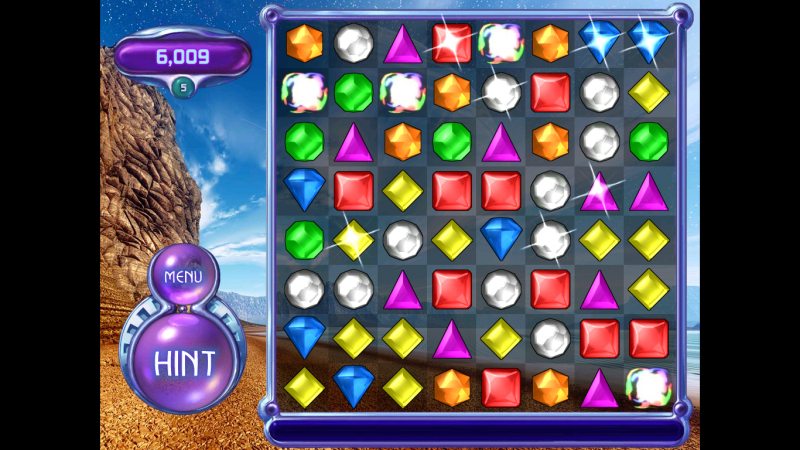Select the white gem between two red squares
The width and height of the screenshot is (800, 450).
[x=501, y=289]
